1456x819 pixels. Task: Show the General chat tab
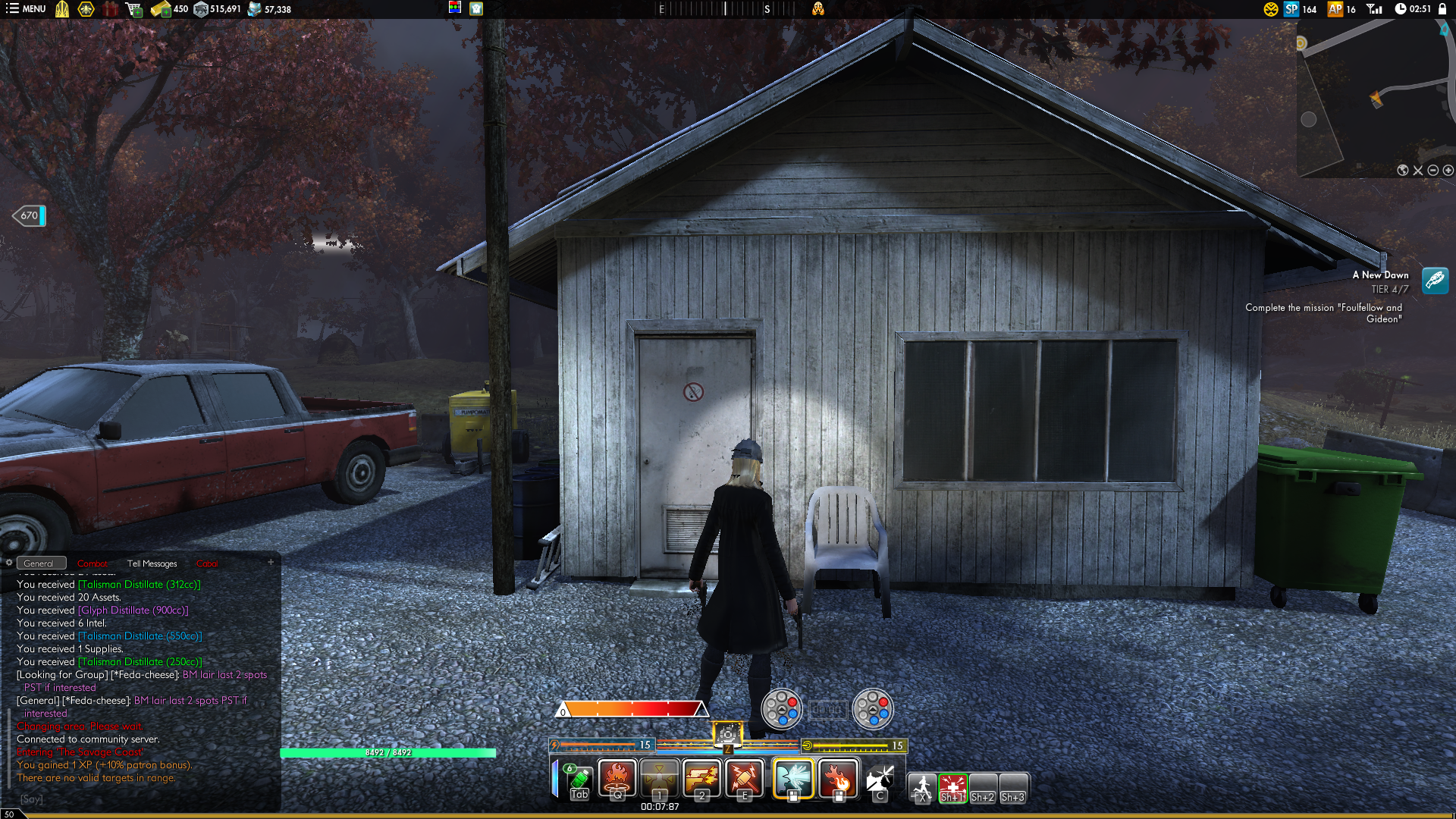tap(39, 563)
